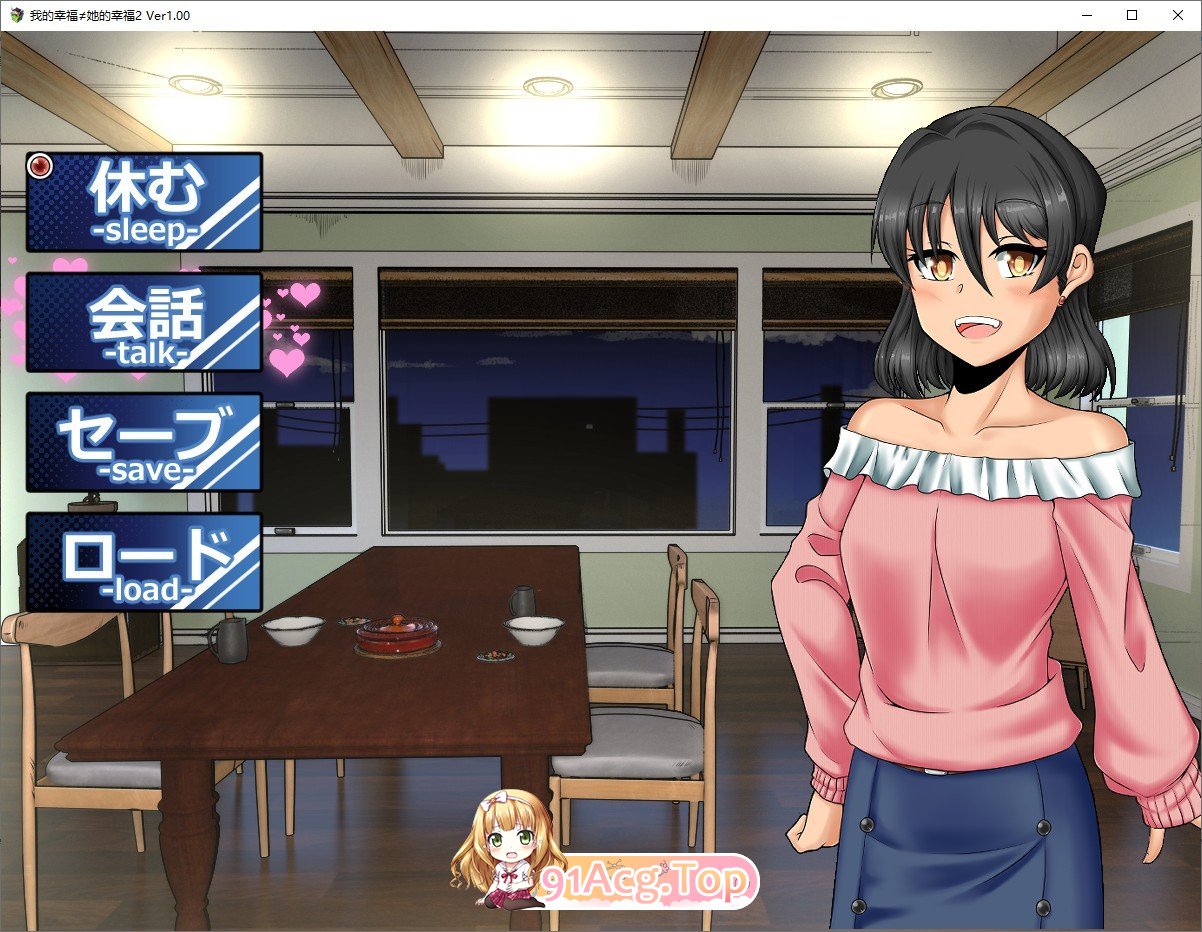This screenshot has height=932, width=1202.
Task: Choose the 休む sleep menu button
Action: coord(144,202)
